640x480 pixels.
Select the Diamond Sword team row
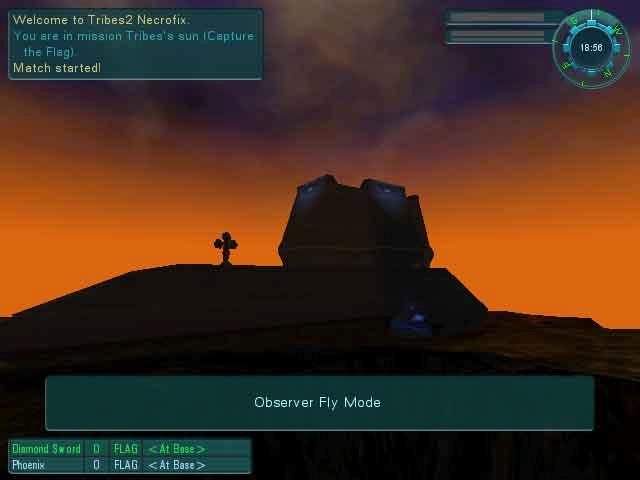[x=130, y=449]
